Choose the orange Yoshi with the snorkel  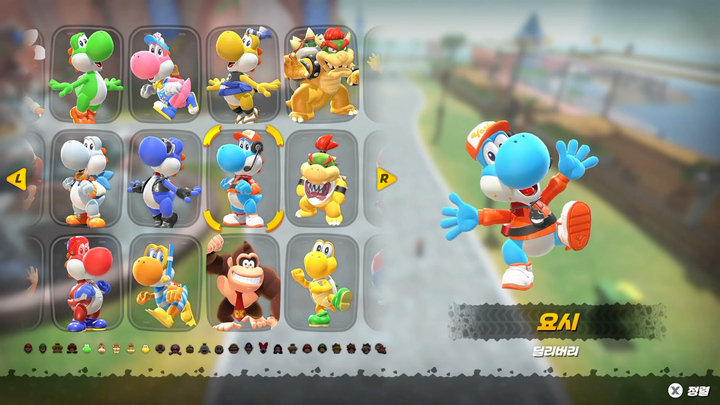(165, 283)
